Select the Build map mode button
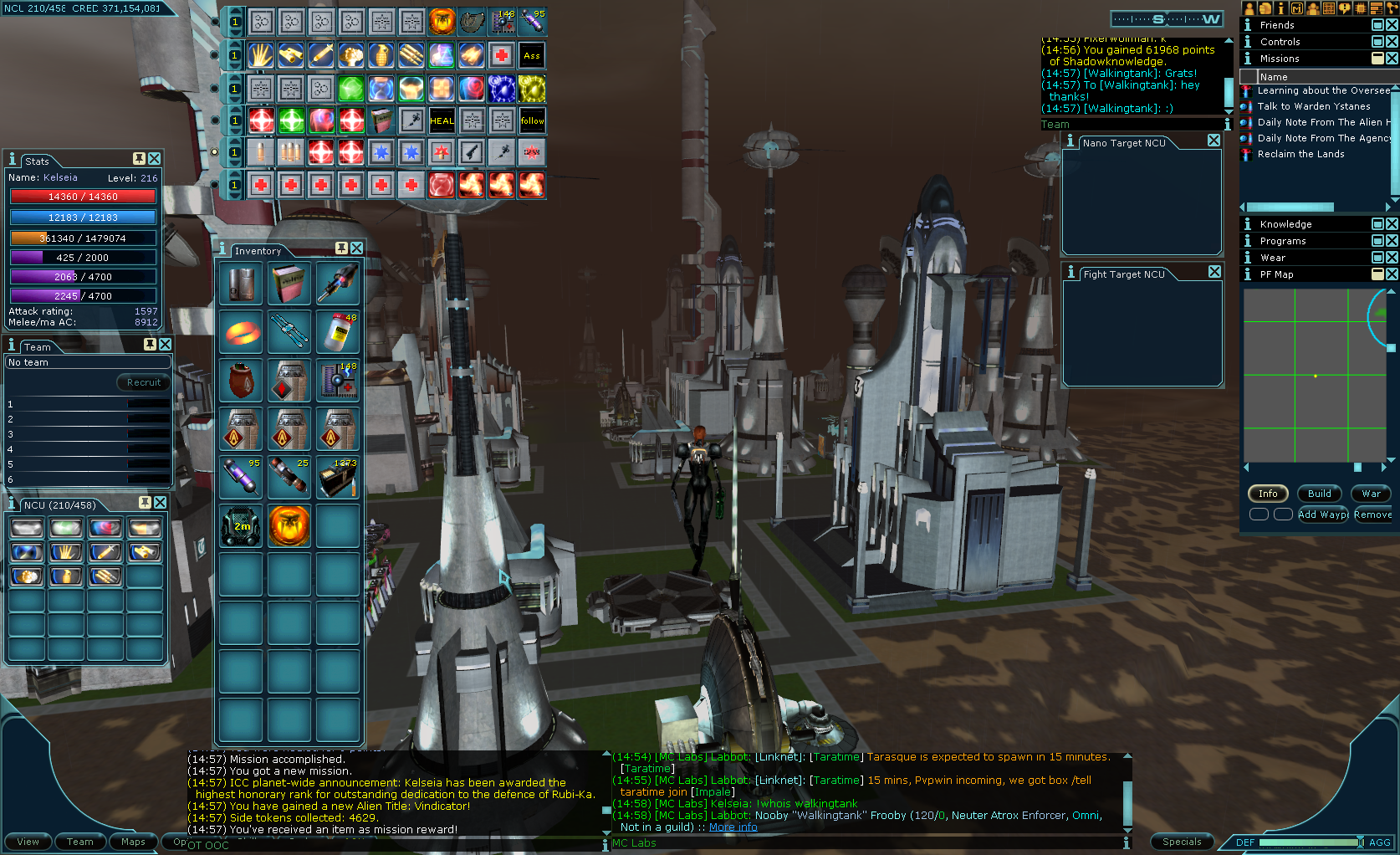Viewport: 1400px width, 855px height. 1319,494
